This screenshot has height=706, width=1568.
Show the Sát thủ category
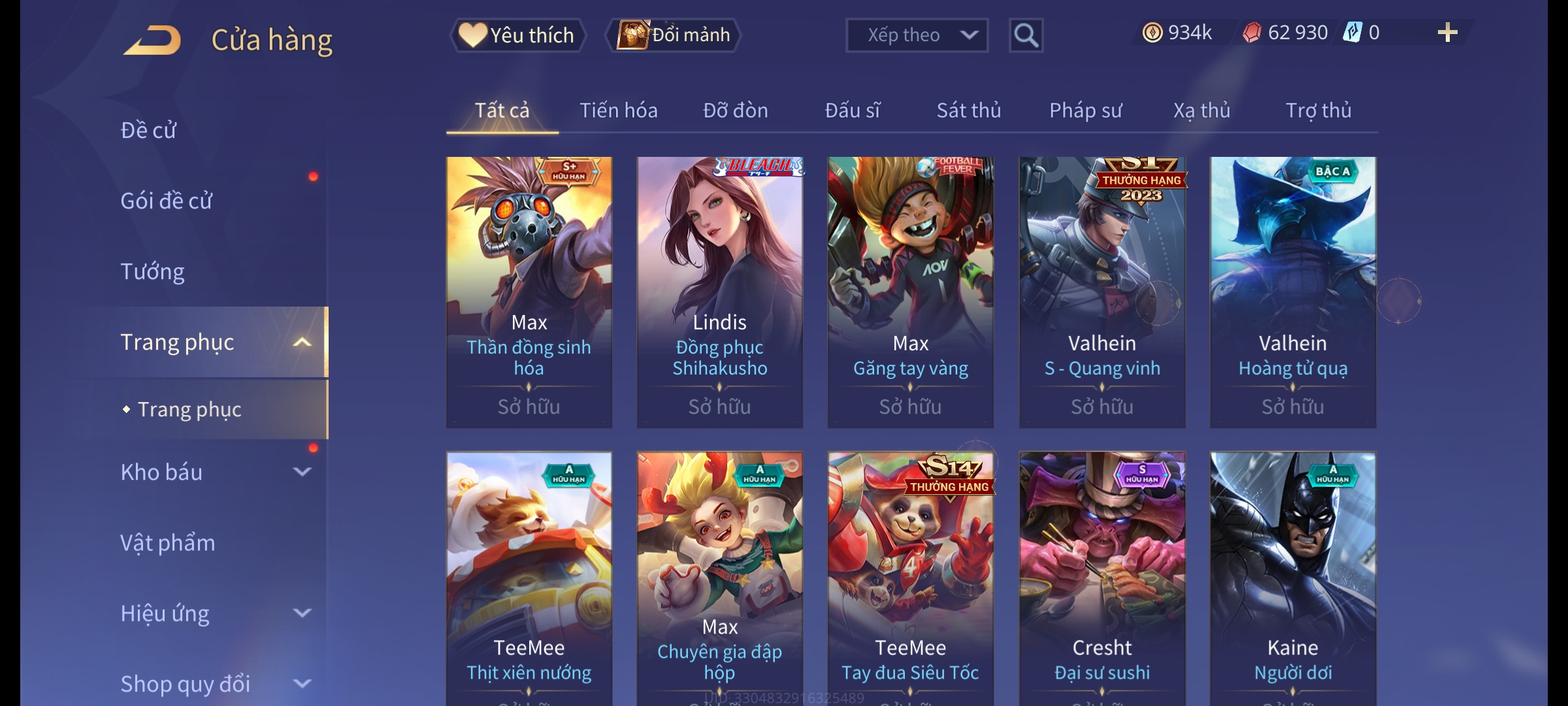[x=968, y=110]
